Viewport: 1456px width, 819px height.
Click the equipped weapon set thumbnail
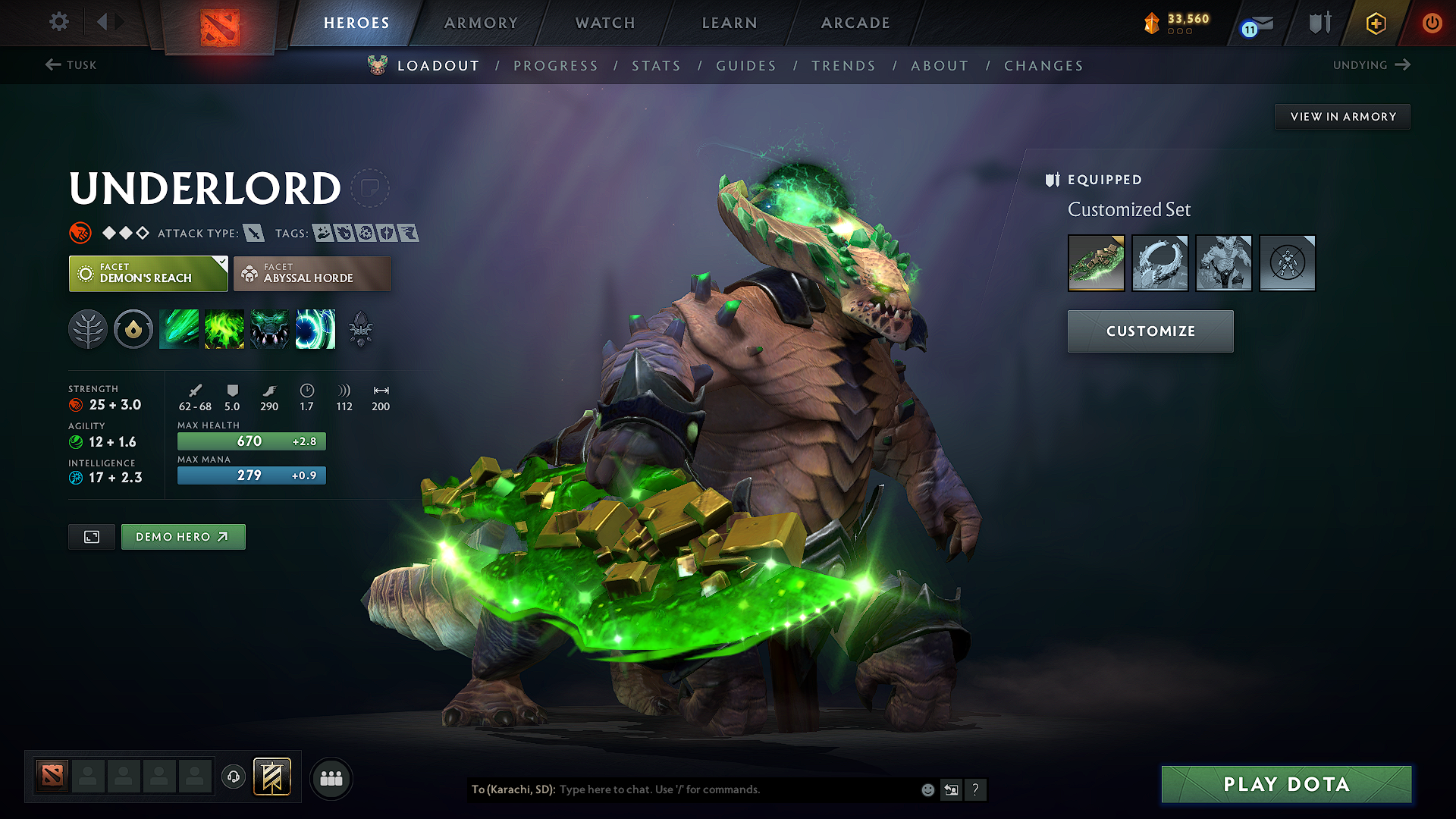(x=1096, y=263)
